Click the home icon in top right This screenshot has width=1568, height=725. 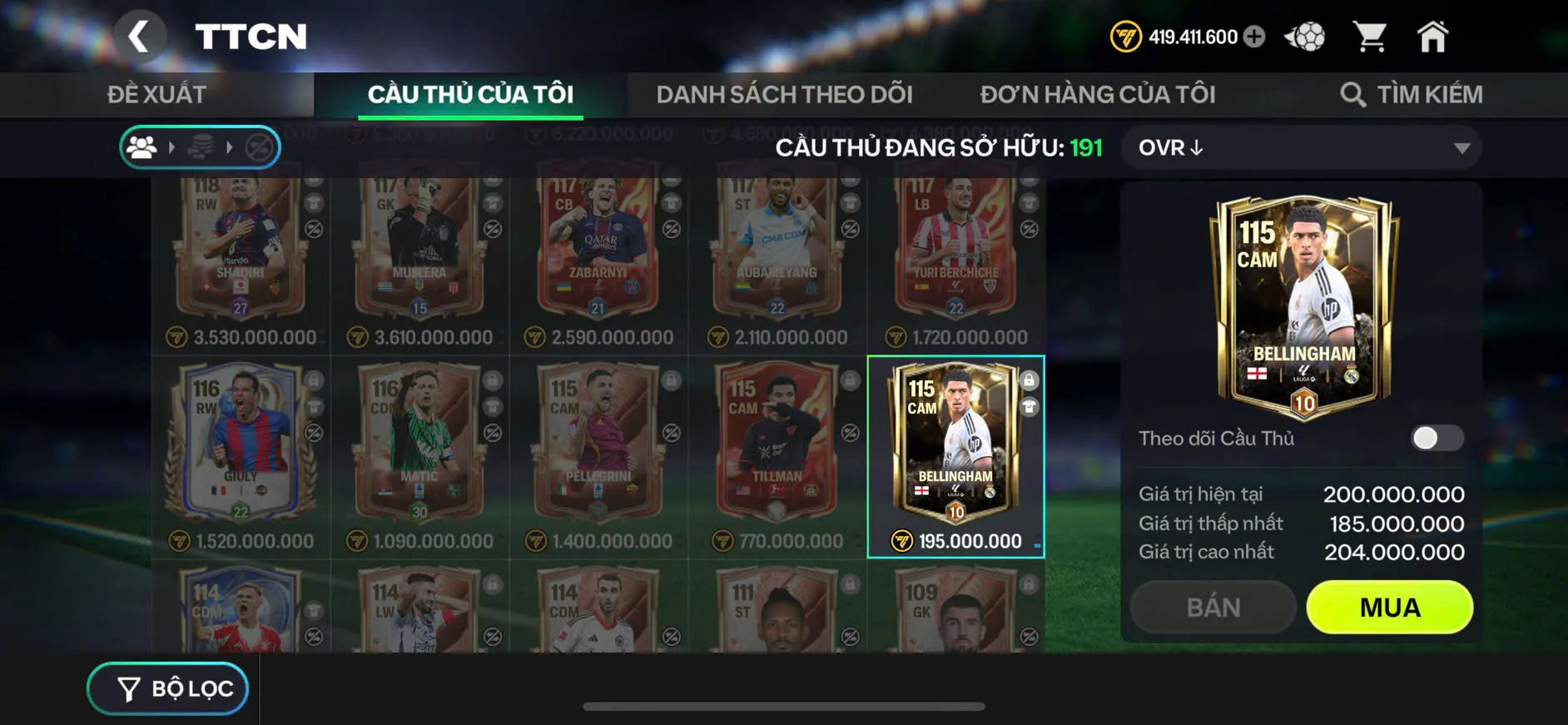tap(1433, 35)
